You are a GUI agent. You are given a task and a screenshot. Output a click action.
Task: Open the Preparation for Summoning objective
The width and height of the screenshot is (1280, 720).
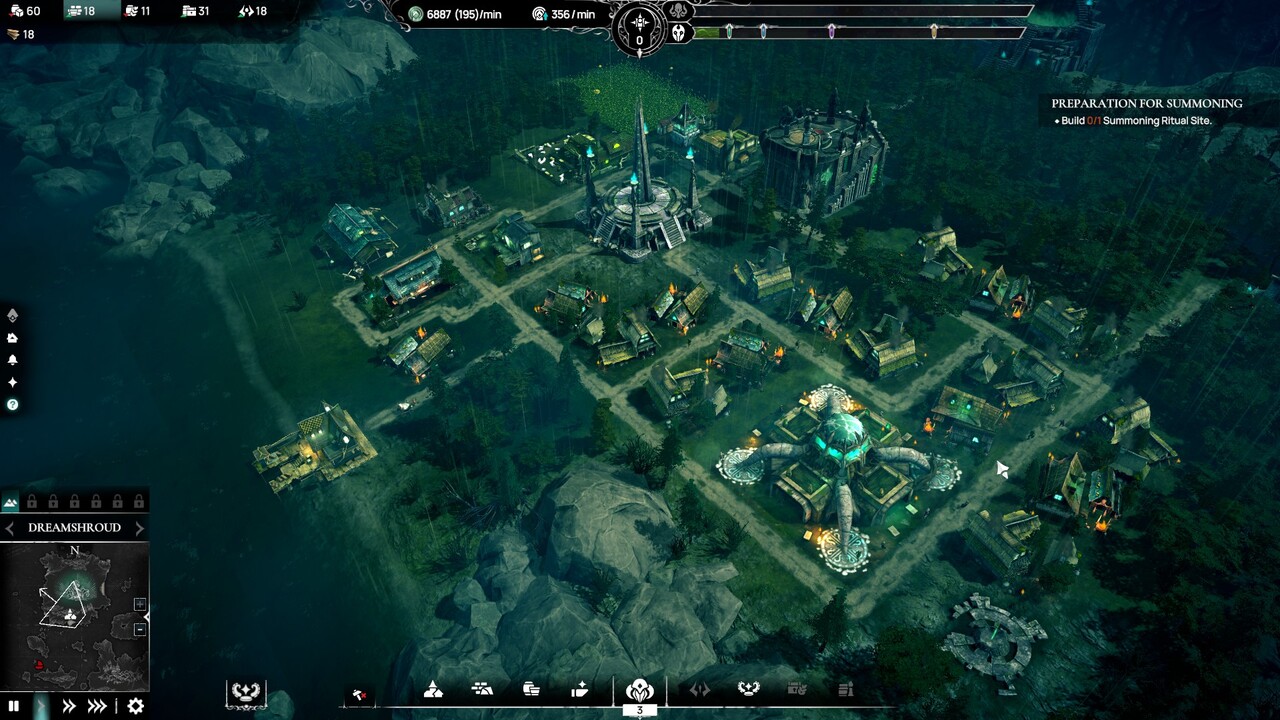click(1146, 103)
